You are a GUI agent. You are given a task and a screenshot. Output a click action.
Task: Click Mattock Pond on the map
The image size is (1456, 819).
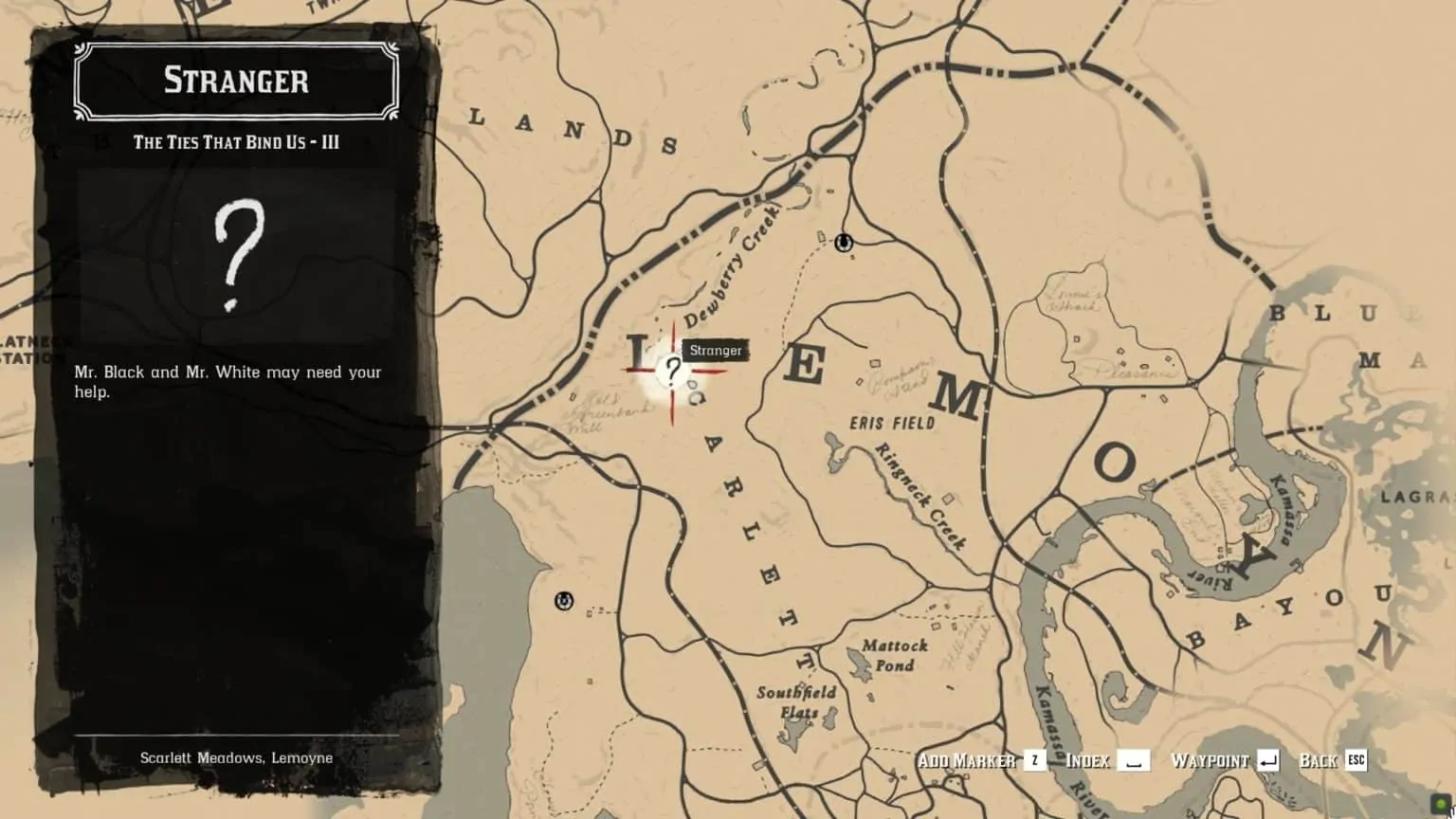[895, 653]
